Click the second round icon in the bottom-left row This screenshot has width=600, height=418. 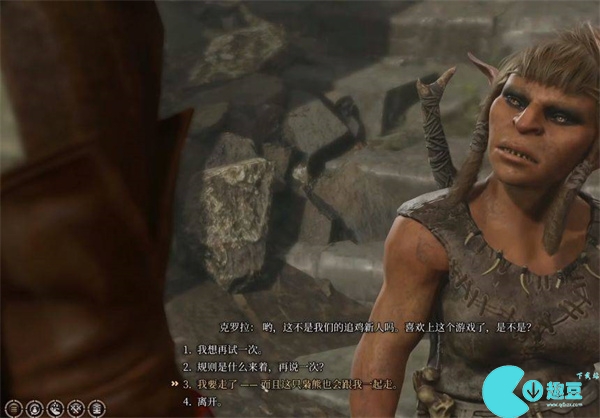pyautogui.click(x=34, y=407)
